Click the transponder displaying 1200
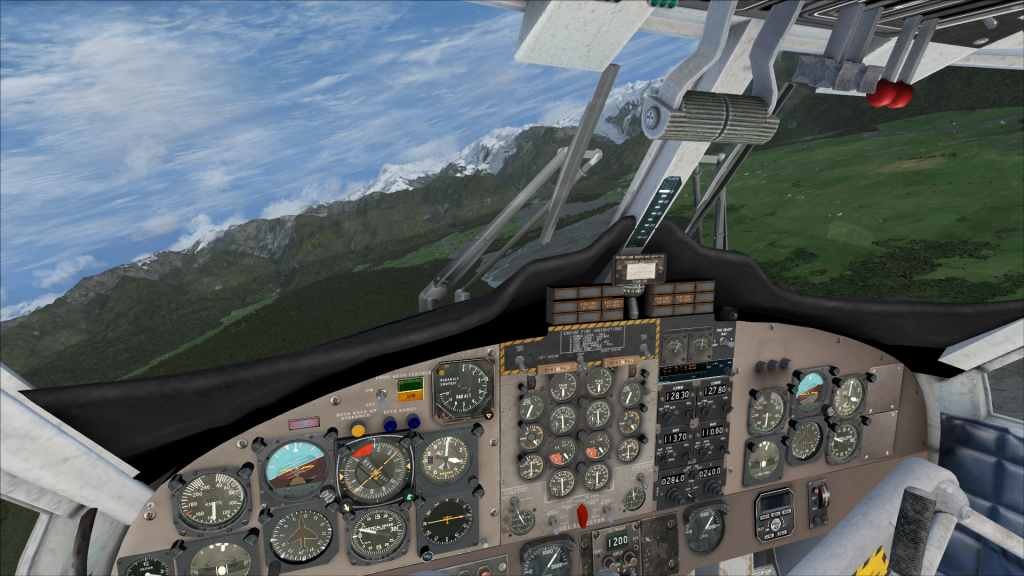This screenshot has width=1024, height=576. pos(616,541)
